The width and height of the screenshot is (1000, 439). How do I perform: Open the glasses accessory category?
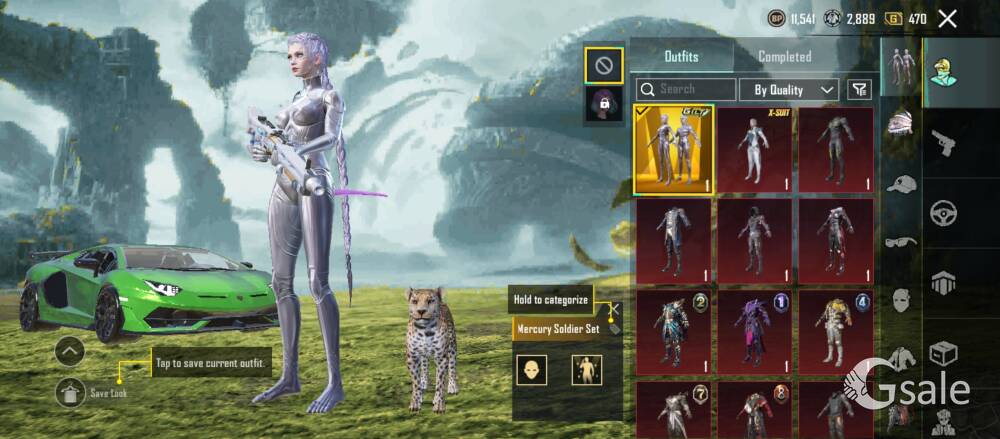[x=901, y=241]
